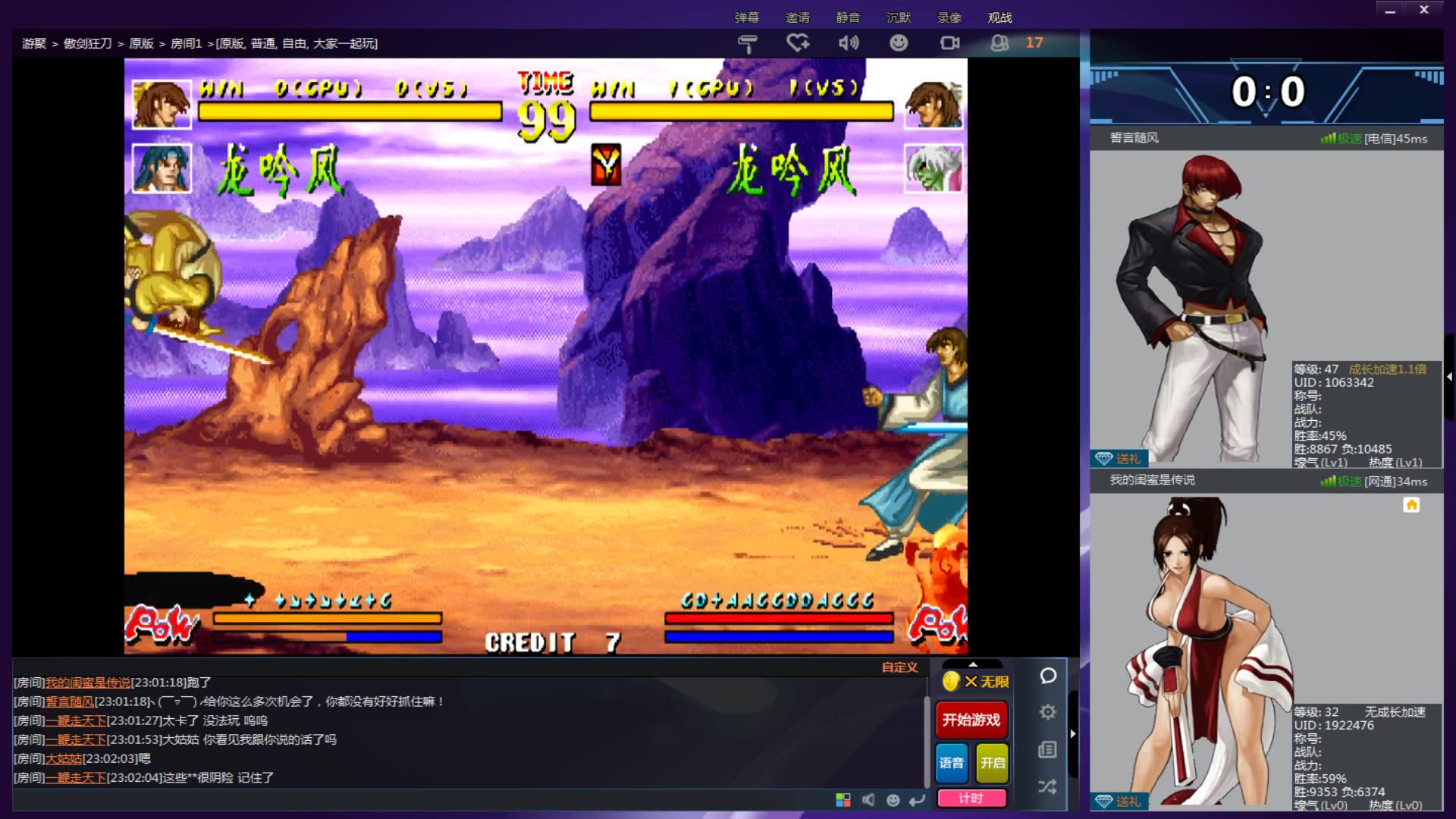Click the blue 语音 voice button
This screenshot has height=819, width=1456.
tap(952, 763)
